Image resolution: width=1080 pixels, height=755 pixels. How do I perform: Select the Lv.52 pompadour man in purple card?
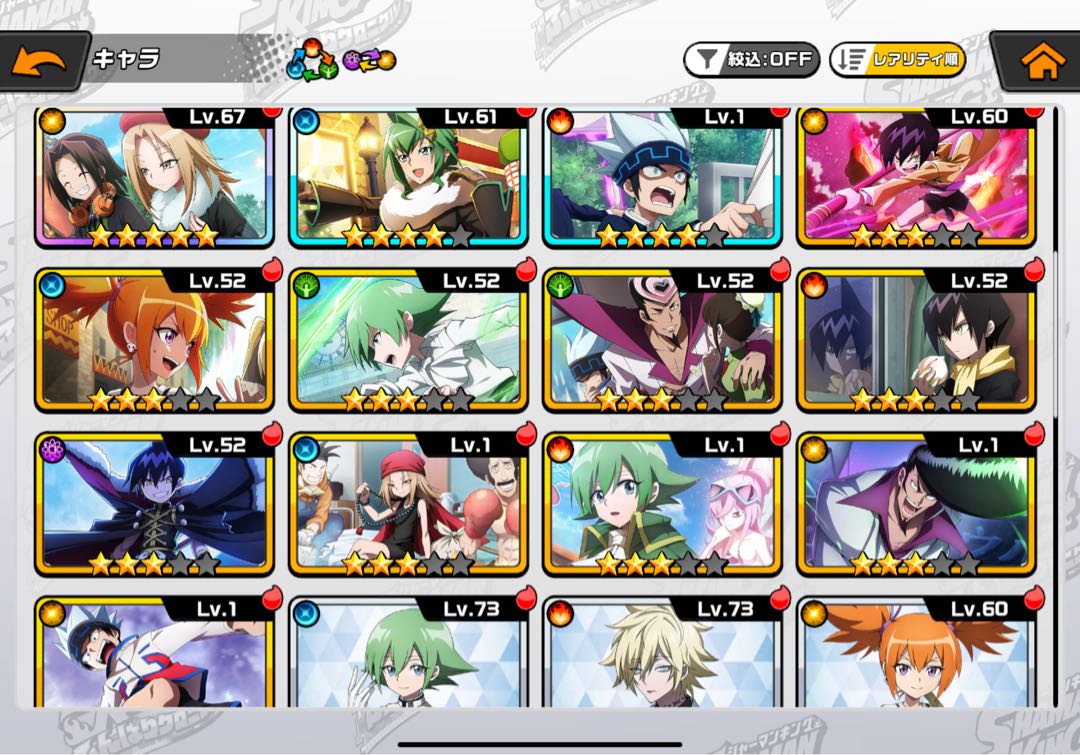662,340
